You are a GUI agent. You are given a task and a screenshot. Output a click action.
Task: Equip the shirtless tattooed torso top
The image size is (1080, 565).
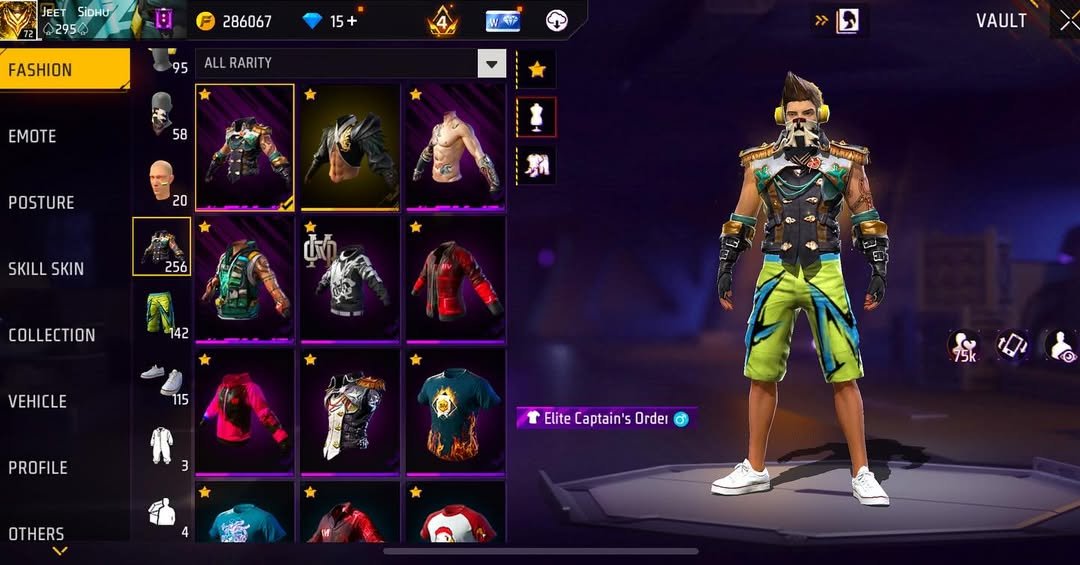(455, 146)
